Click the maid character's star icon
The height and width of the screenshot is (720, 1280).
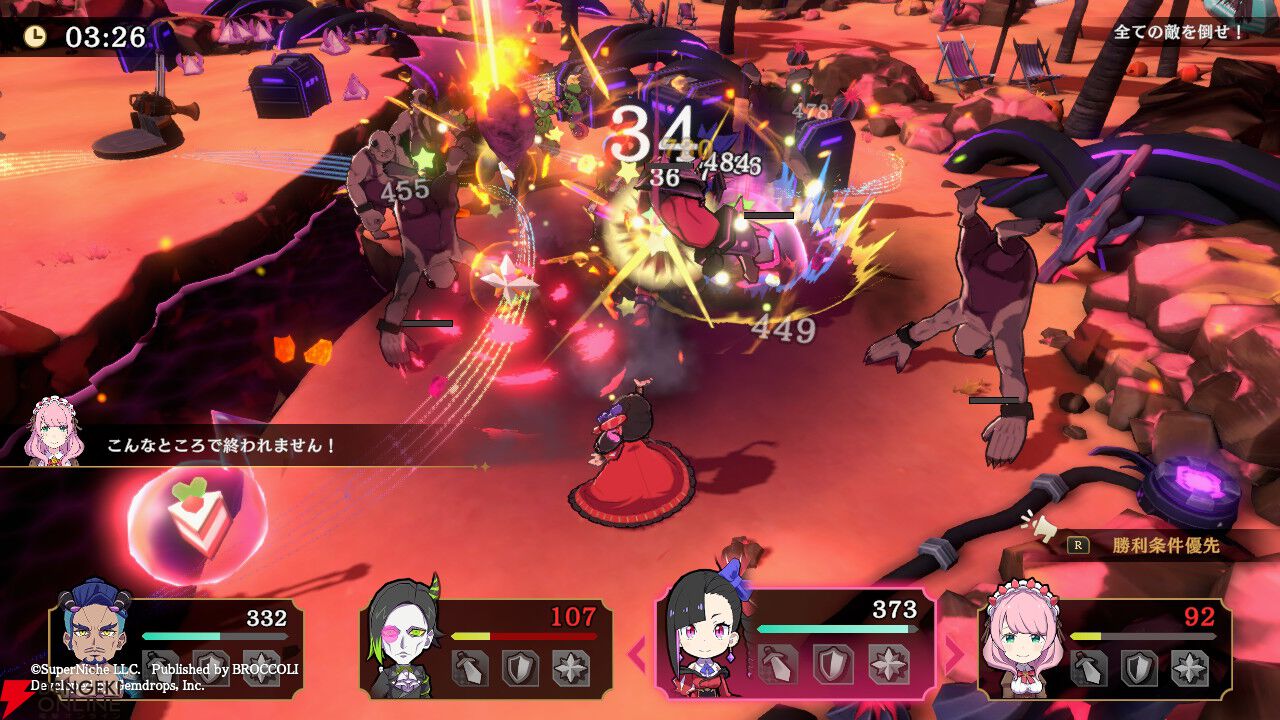1191,667
